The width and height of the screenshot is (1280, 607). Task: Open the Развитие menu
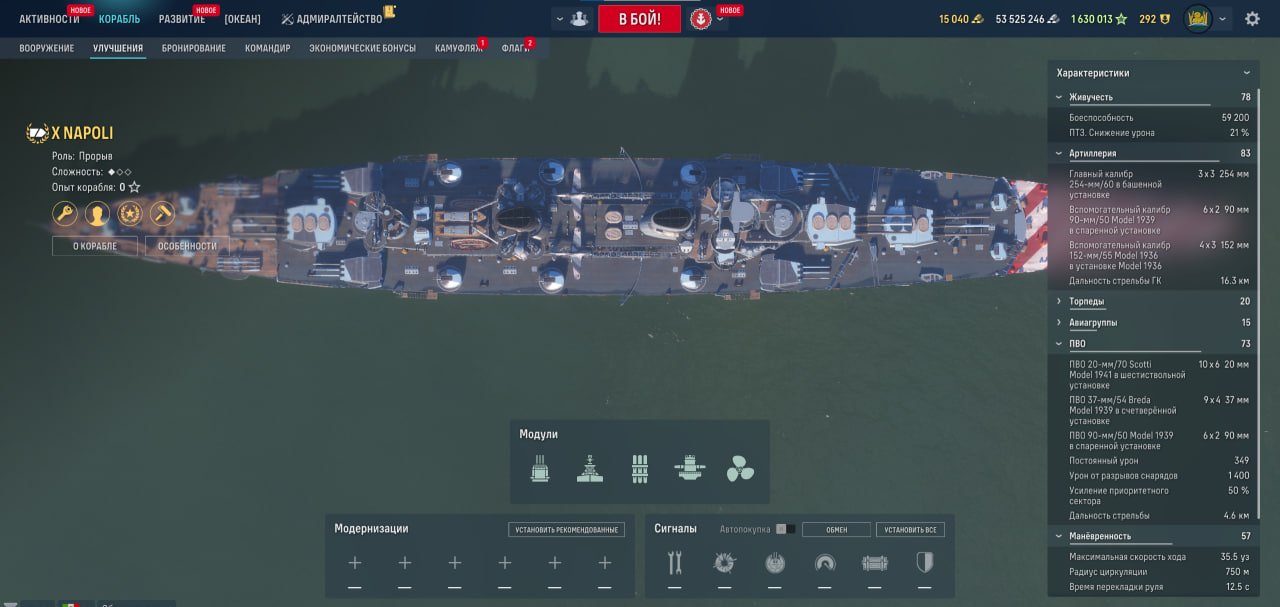click(181, 19)
